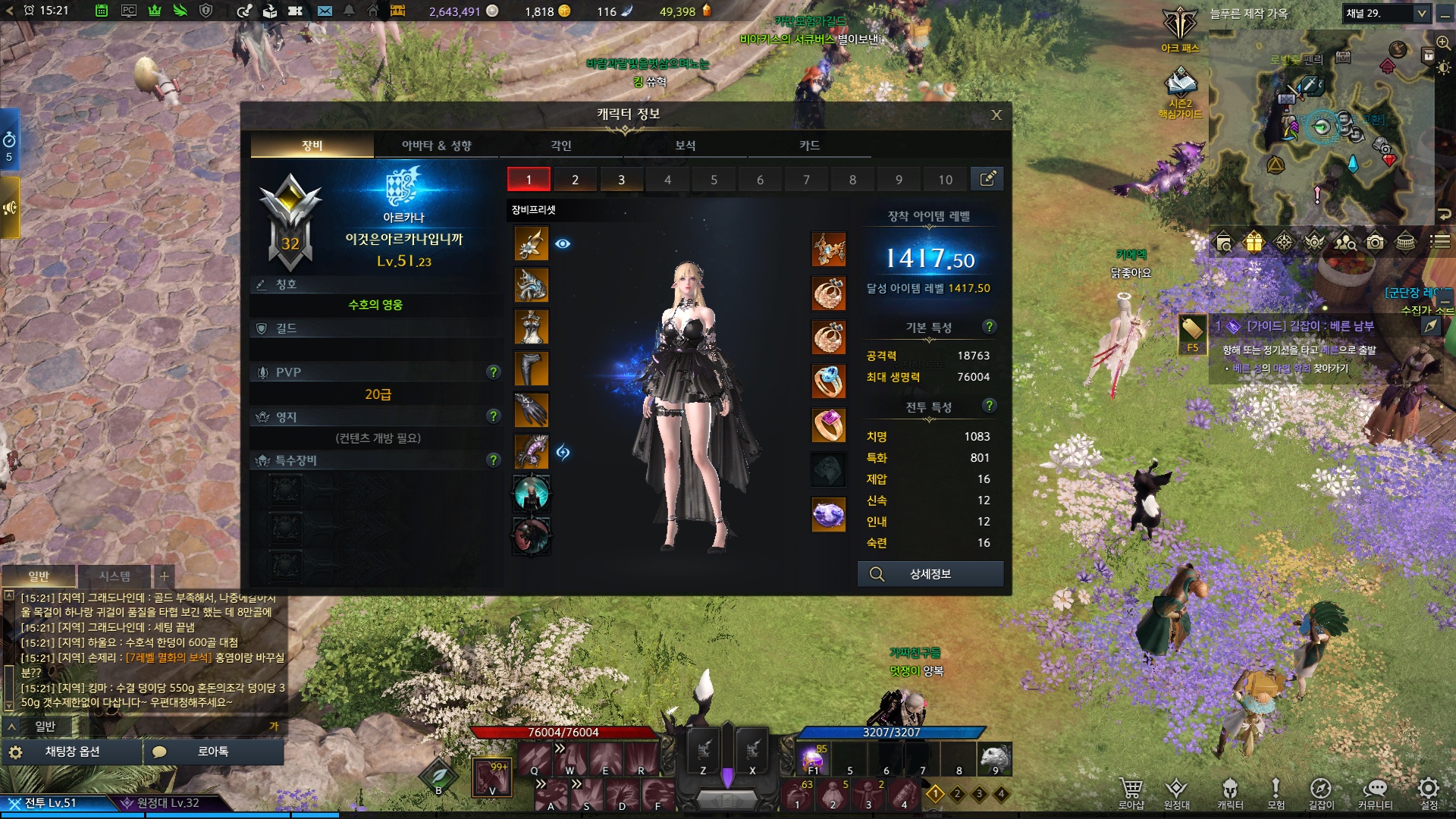The height and width of the screenshot is (819, 1456).
Task: Open 채팅창 옵션 chat options
Action: (73, 752)
